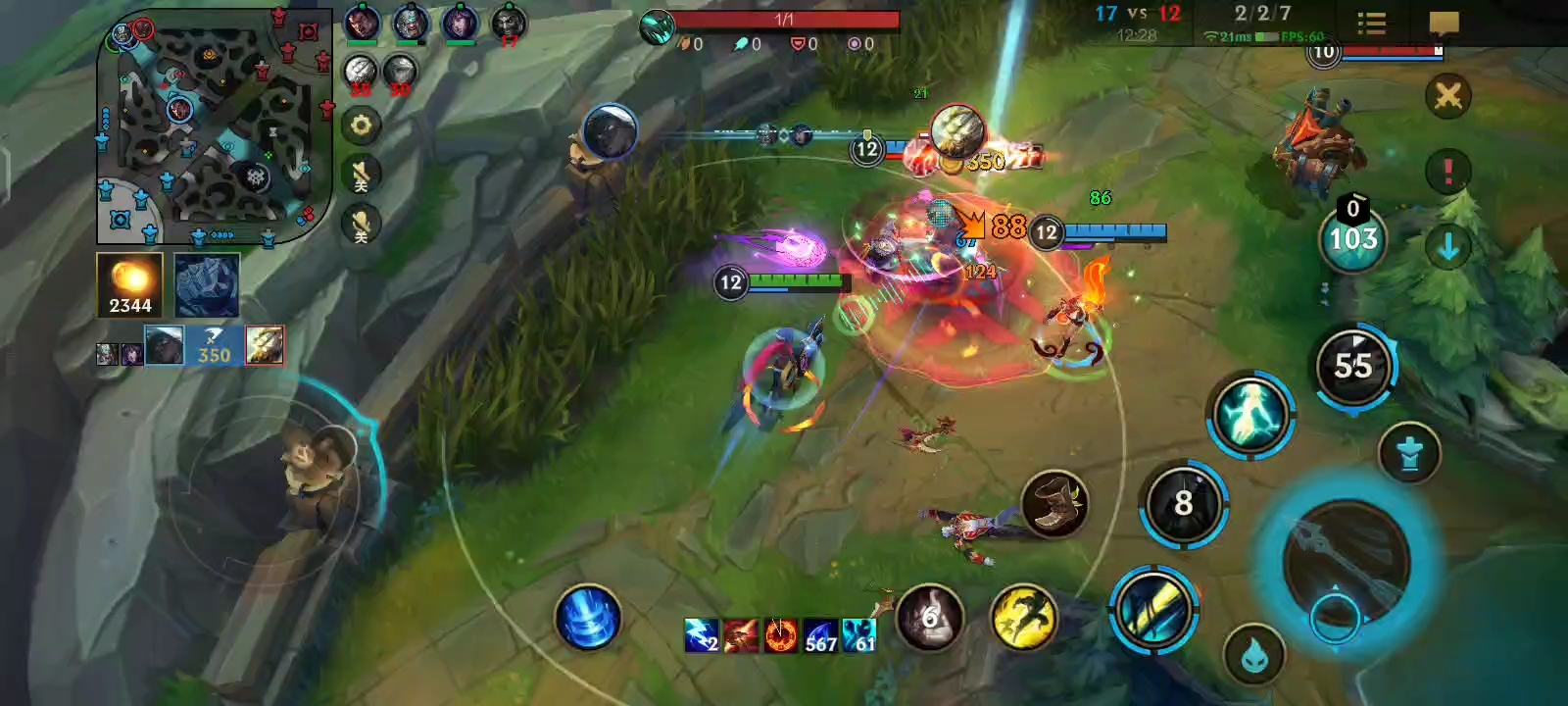Viewport: 1568px width, 706px height.
Task: Buy the suggested item costing 350
Action: pos(215,345)
